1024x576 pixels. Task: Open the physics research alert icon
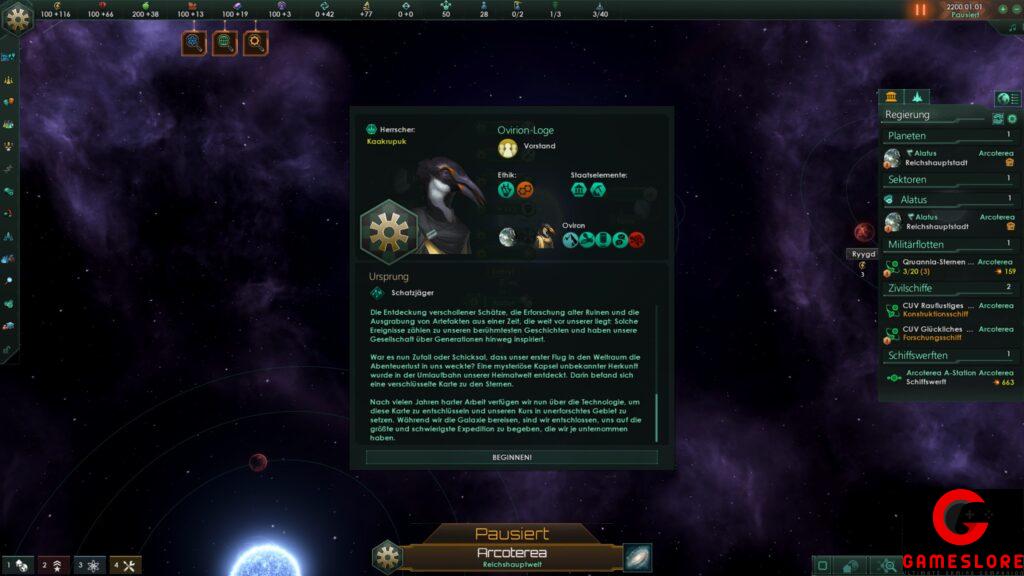pyautogui.click(x=194, y=43)
